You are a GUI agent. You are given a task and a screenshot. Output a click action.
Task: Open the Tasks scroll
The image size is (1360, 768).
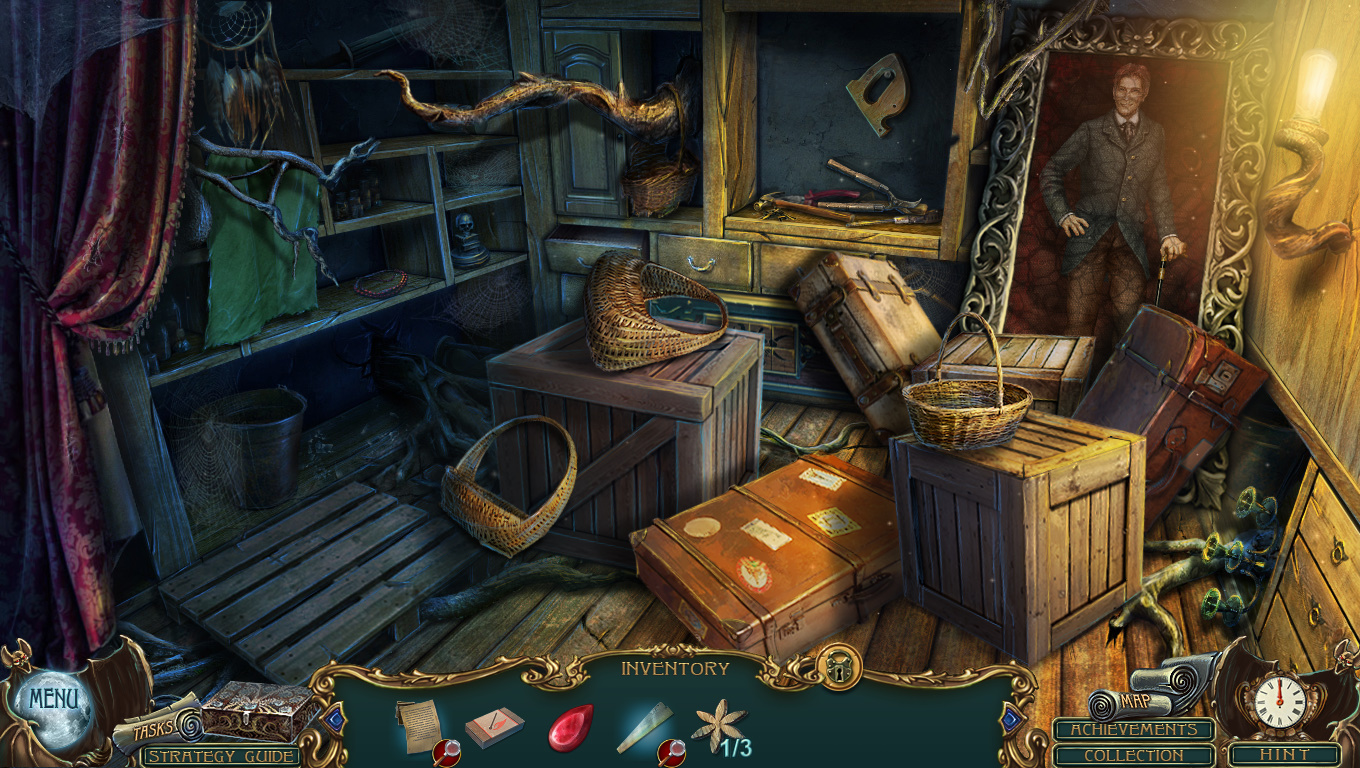[x=153, y=729]
